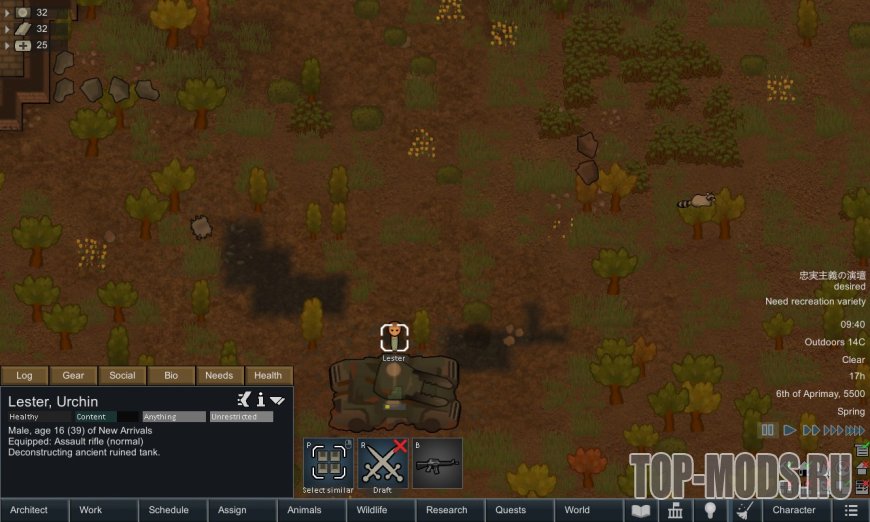Screen dimensions: 870x522
Task: Show the Quests list
Action: (x=511, y=510)
